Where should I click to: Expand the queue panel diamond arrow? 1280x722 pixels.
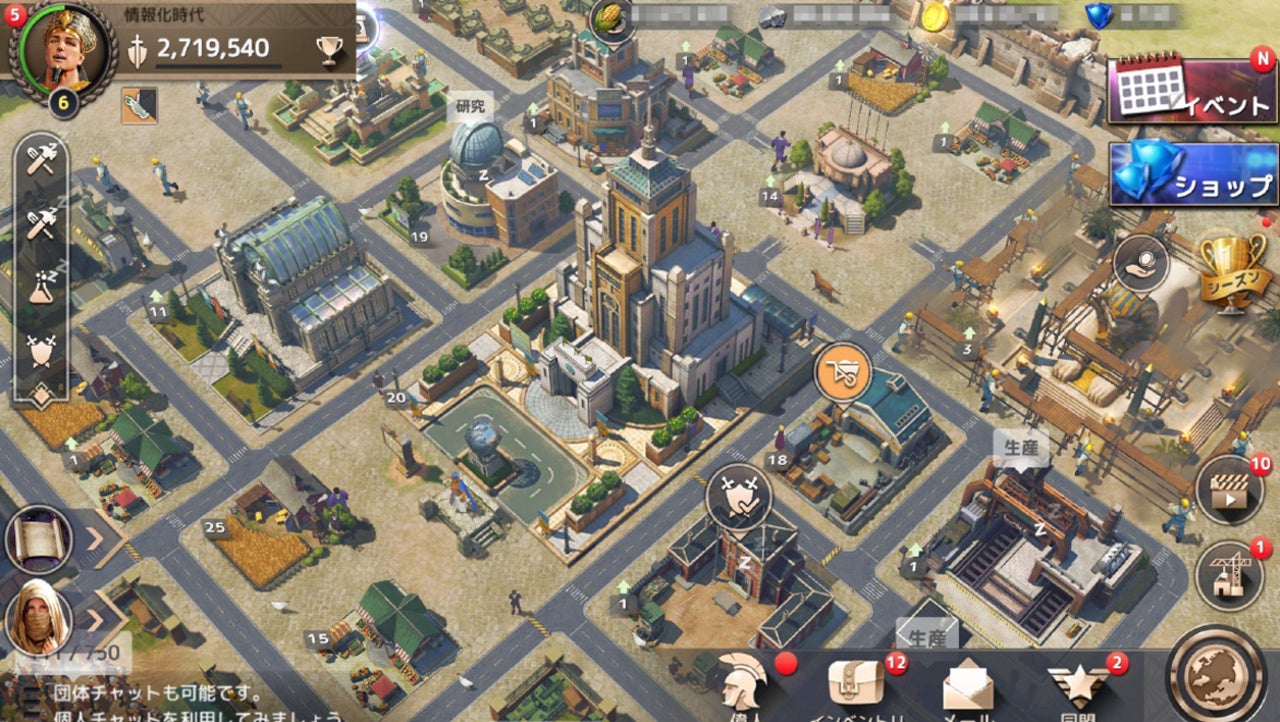(x=40, y=395)
